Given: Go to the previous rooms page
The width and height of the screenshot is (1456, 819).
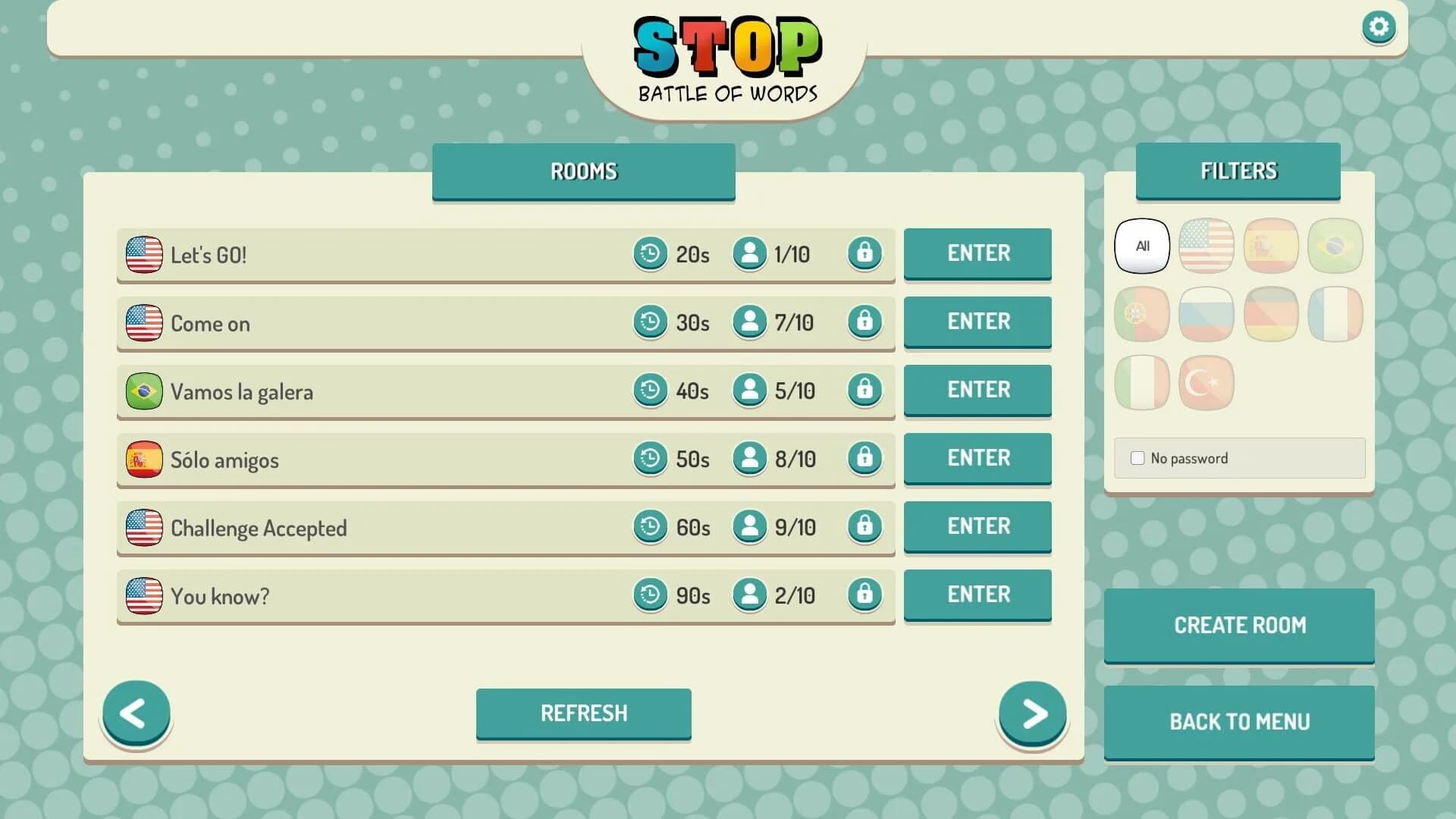Looking at the screenshot, I should [136, 713].
